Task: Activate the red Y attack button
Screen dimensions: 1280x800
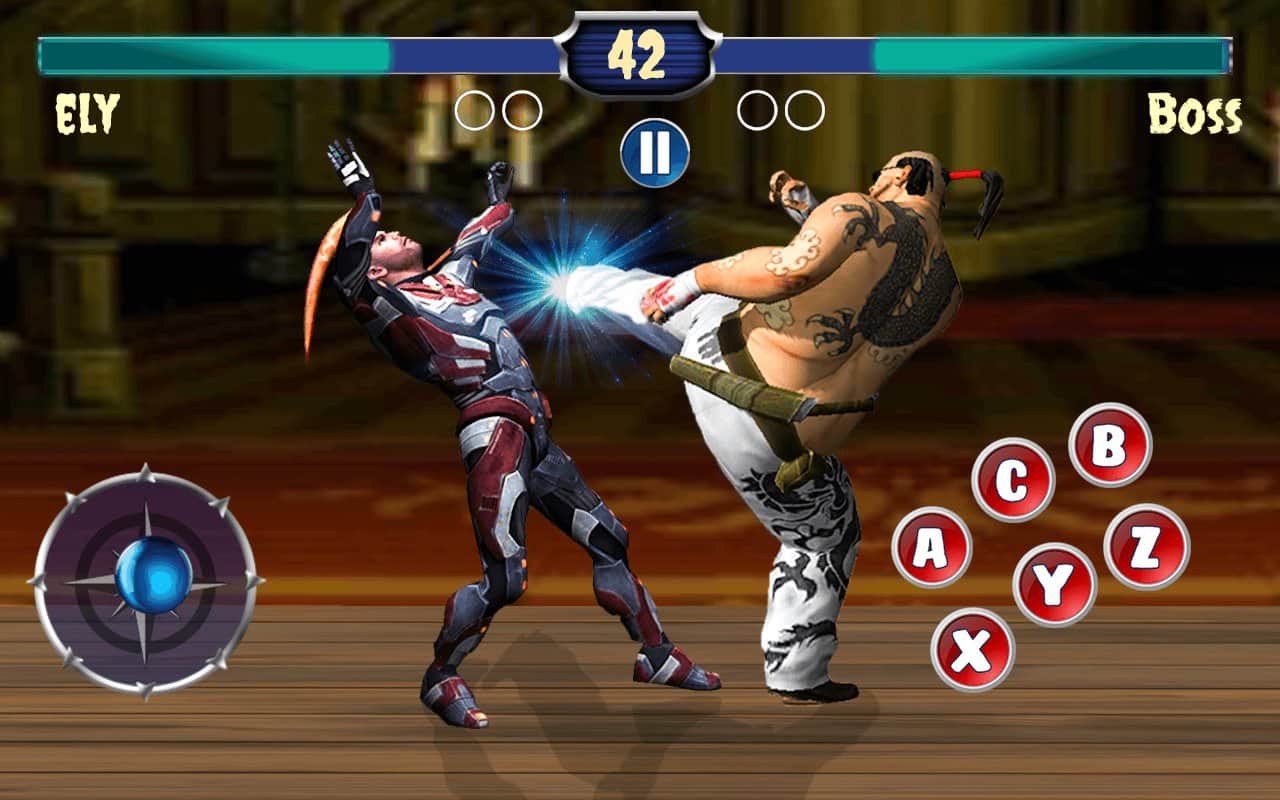Action: pos(1054,585)
